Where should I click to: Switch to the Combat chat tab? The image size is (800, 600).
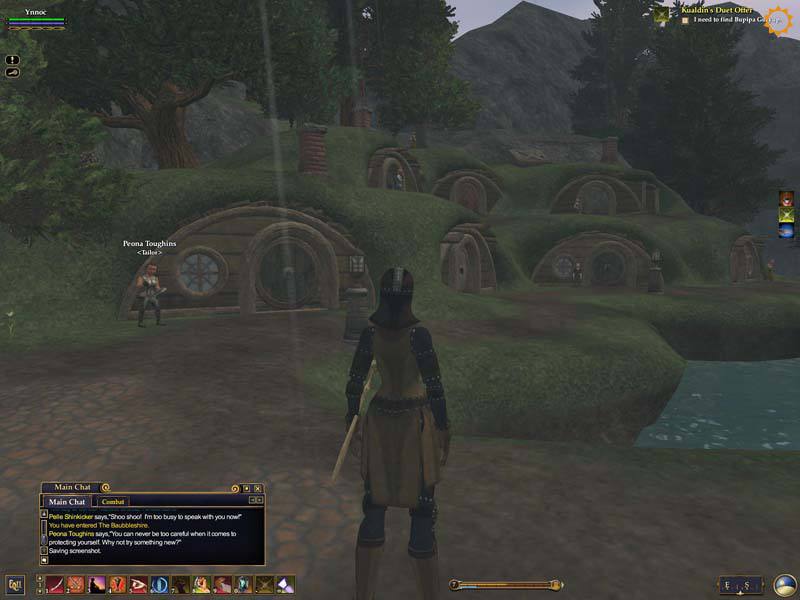[113, 501]
